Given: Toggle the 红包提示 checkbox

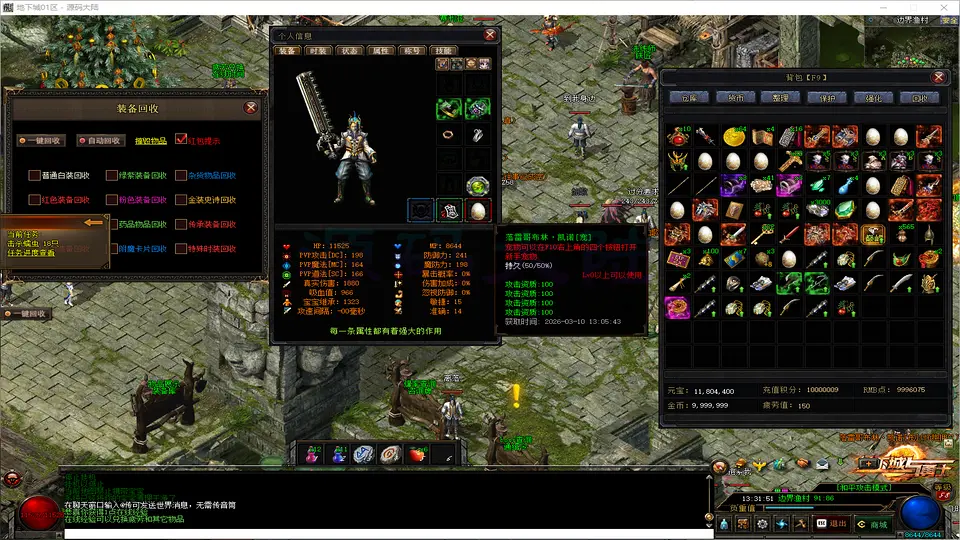Looking at the screenshot, I should (181, 140).
